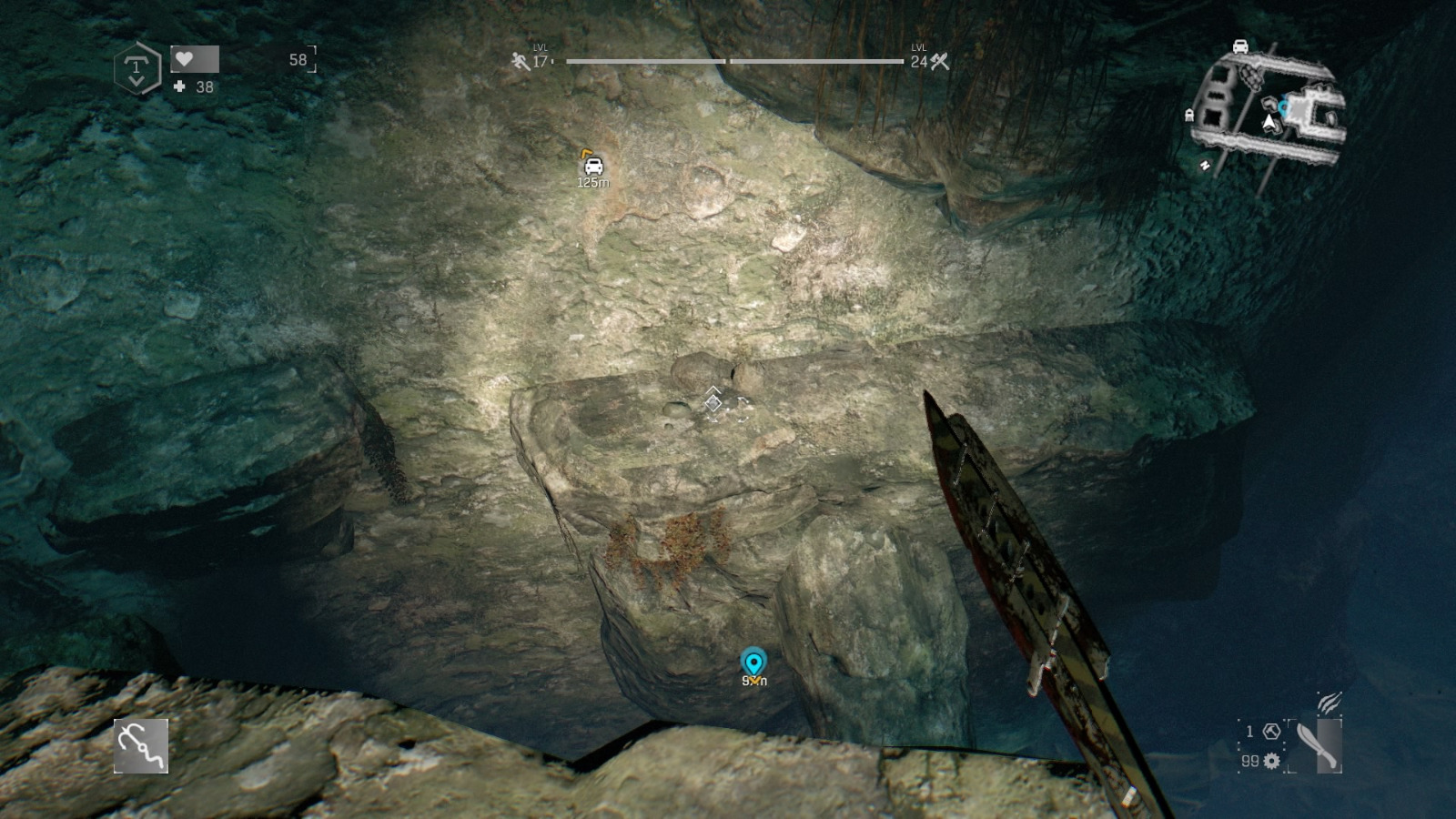This screenshot has height=819, width=1456.
Task: Click the car marker on the minimap
Action: pos(1240,46)
